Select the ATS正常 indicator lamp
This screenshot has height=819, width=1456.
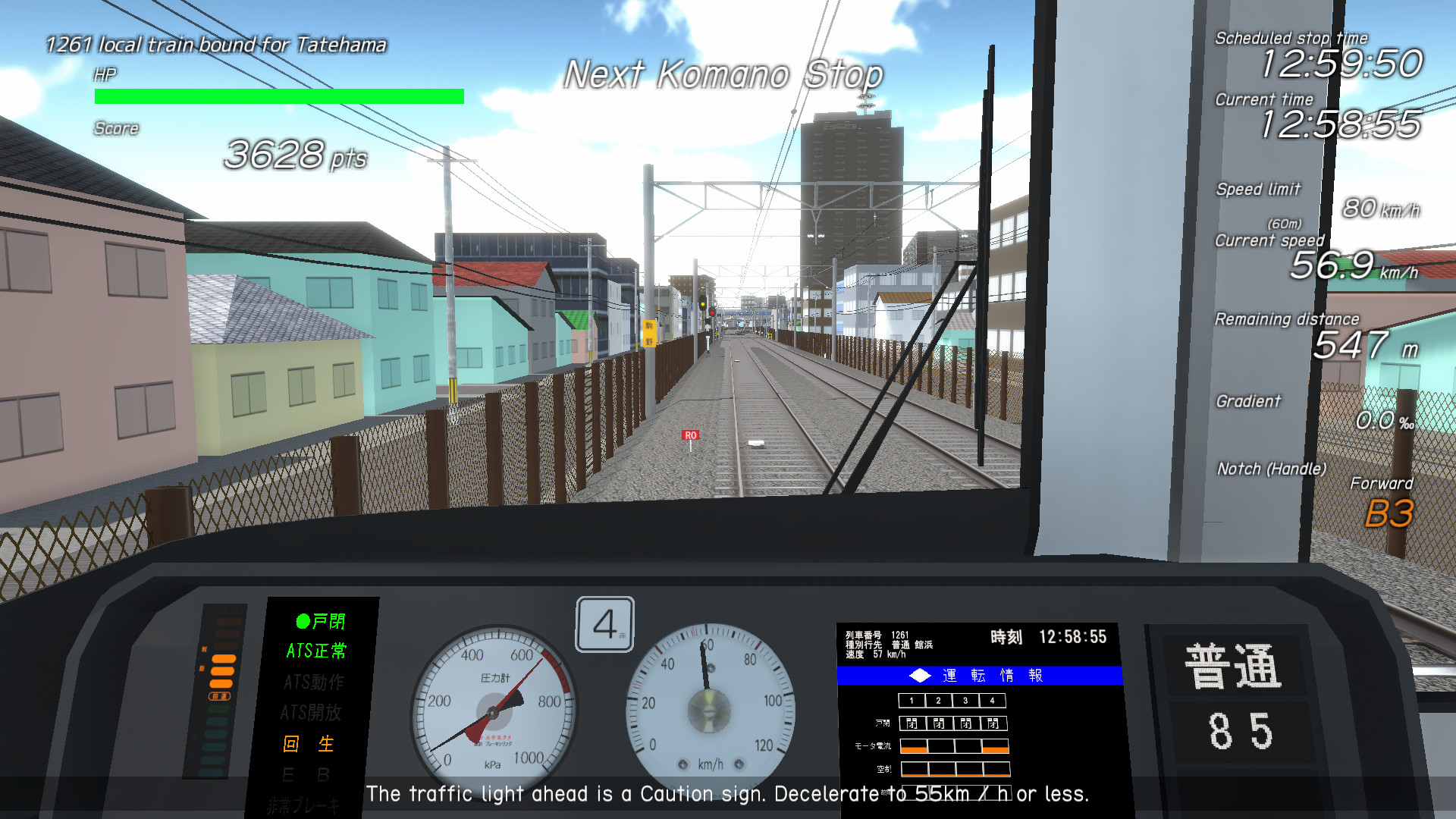click(315, 651)
